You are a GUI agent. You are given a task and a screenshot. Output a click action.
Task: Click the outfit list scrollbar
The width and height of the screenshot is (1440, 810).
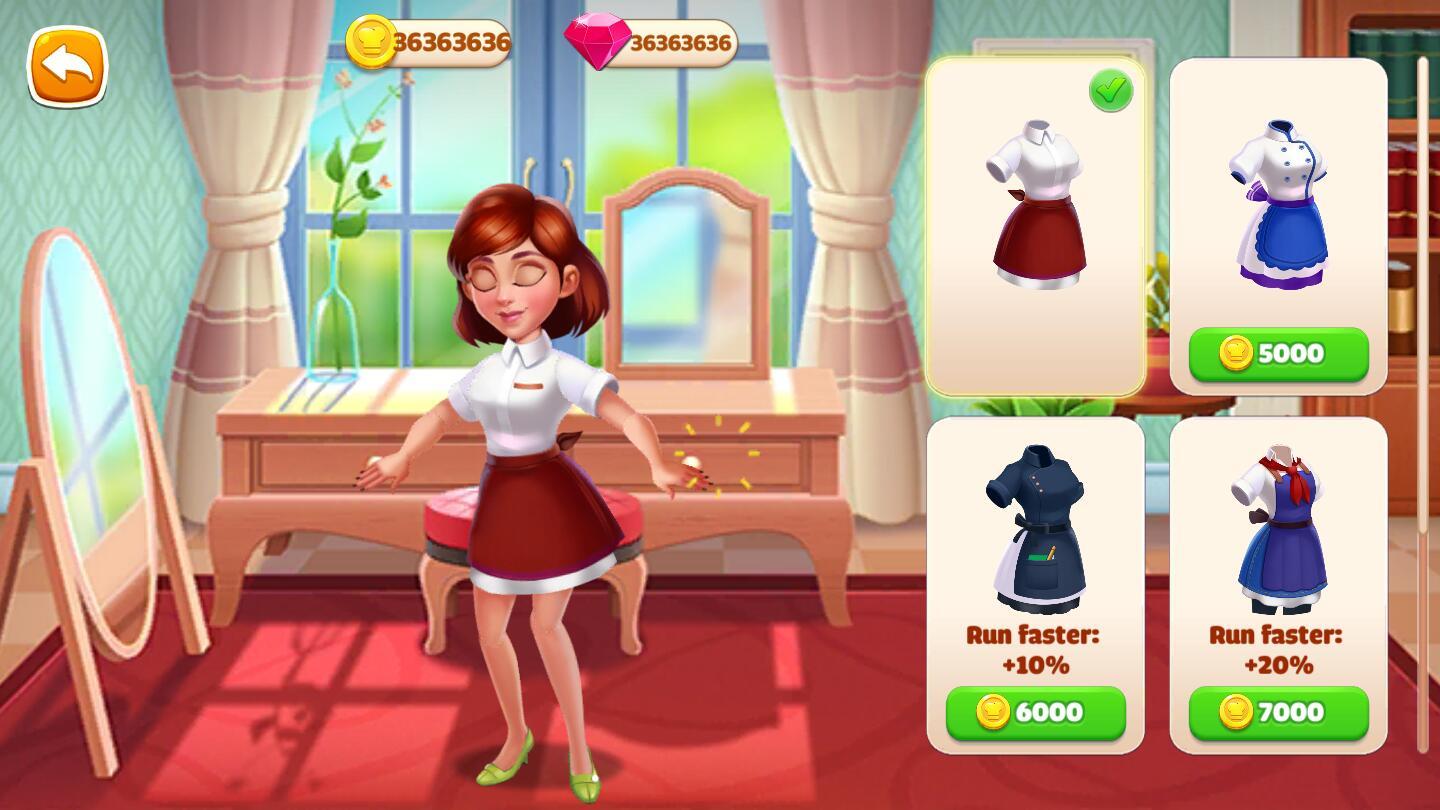[x=1423, y=400]
